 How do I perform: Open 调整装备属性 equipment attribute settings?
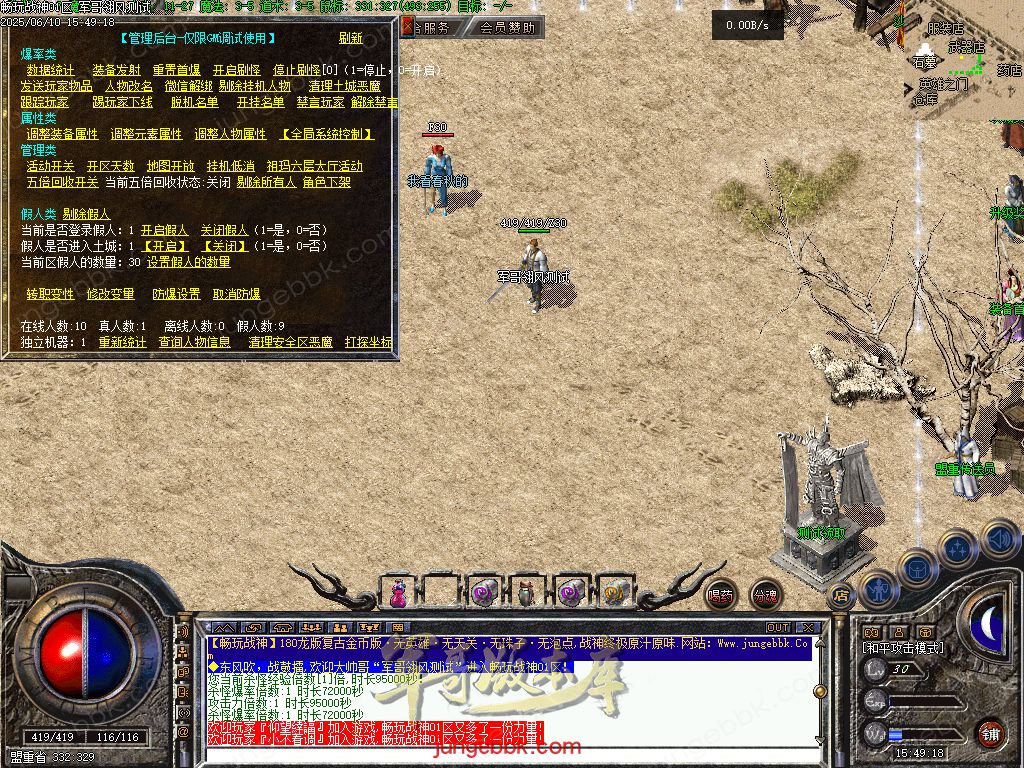62,134
